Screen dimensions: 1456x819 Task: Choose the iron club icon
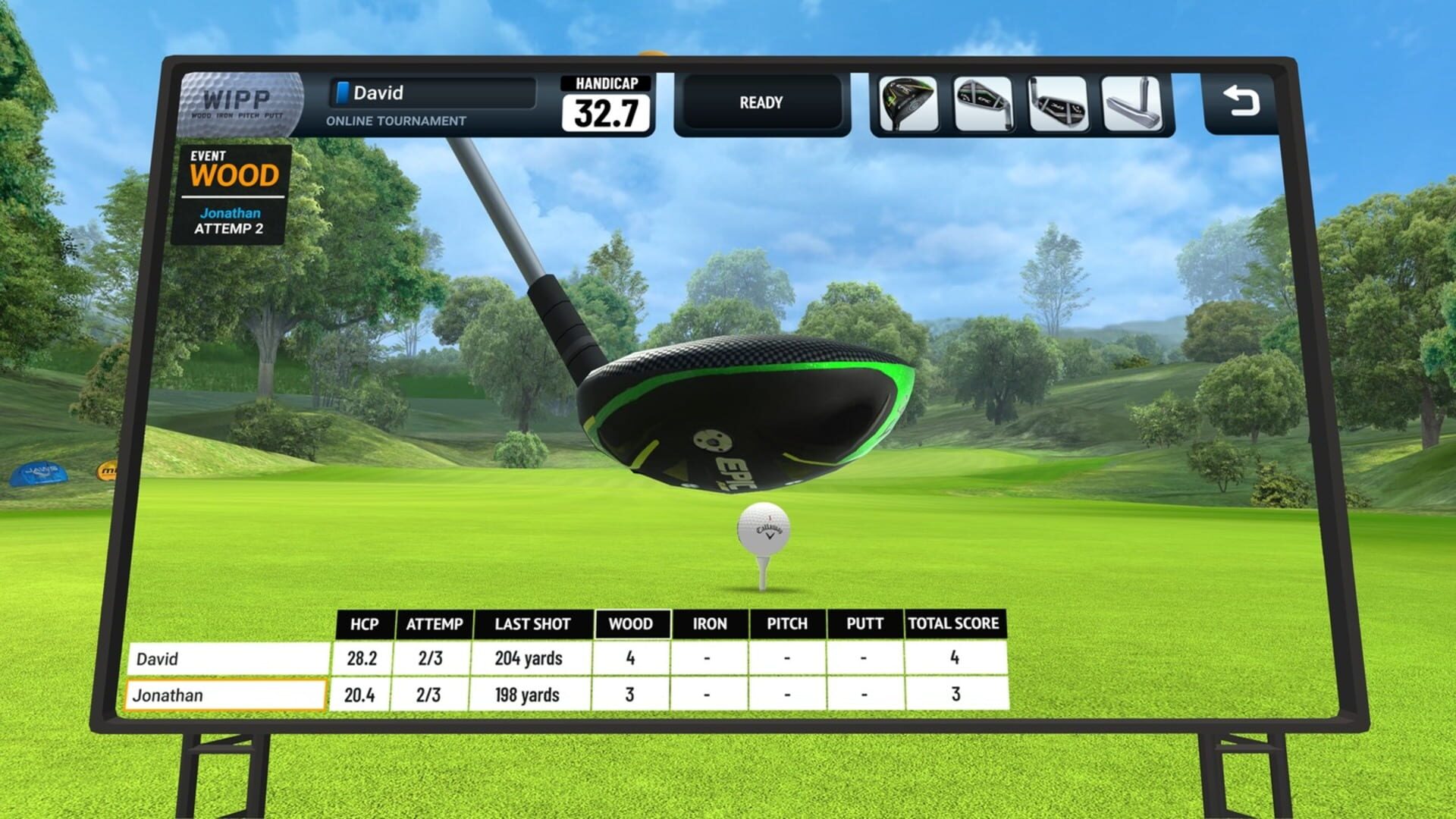coord(1057,102)
